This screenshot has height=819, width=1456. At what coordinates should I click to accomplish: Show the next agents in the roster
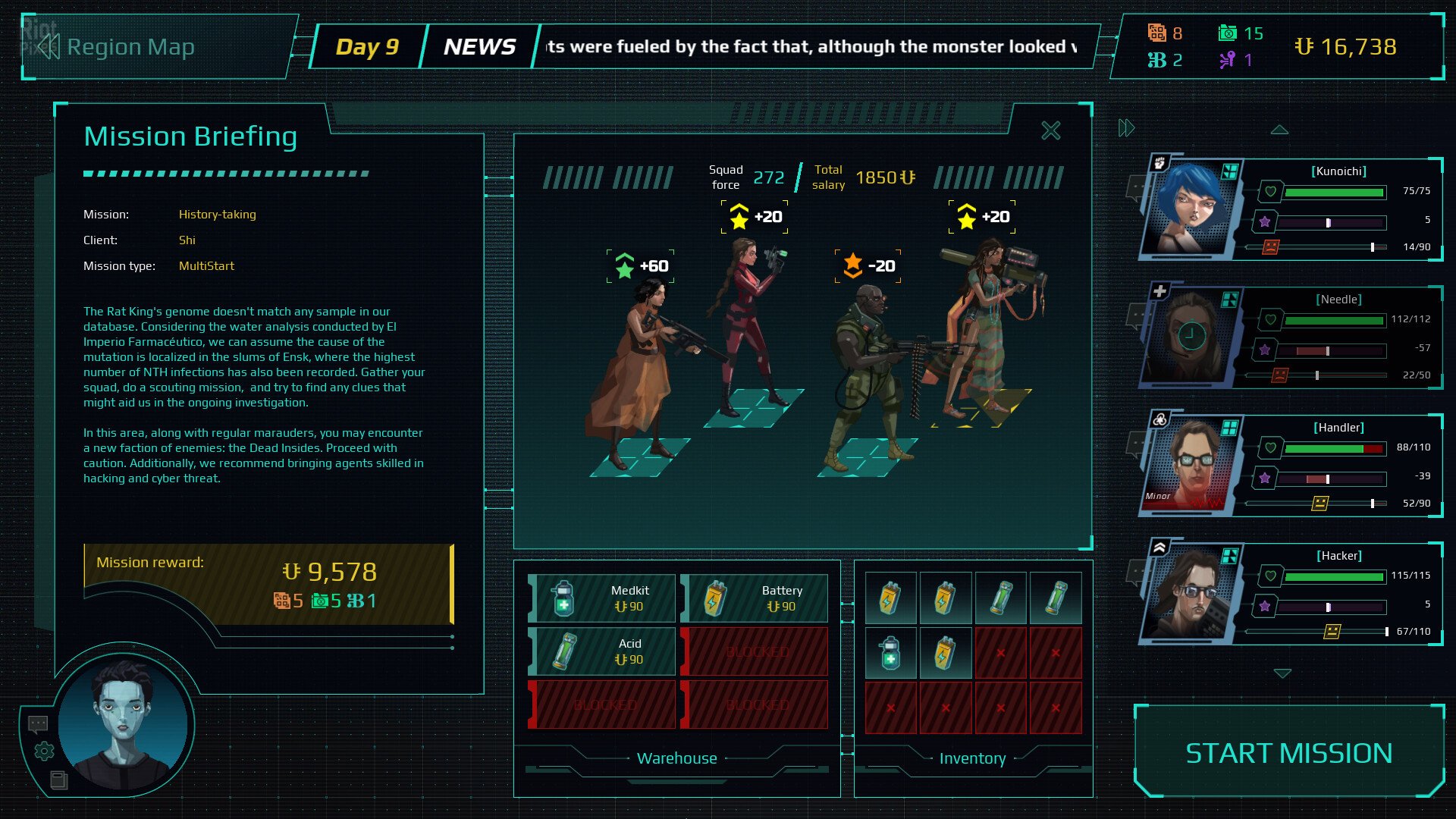(1282, 673)
